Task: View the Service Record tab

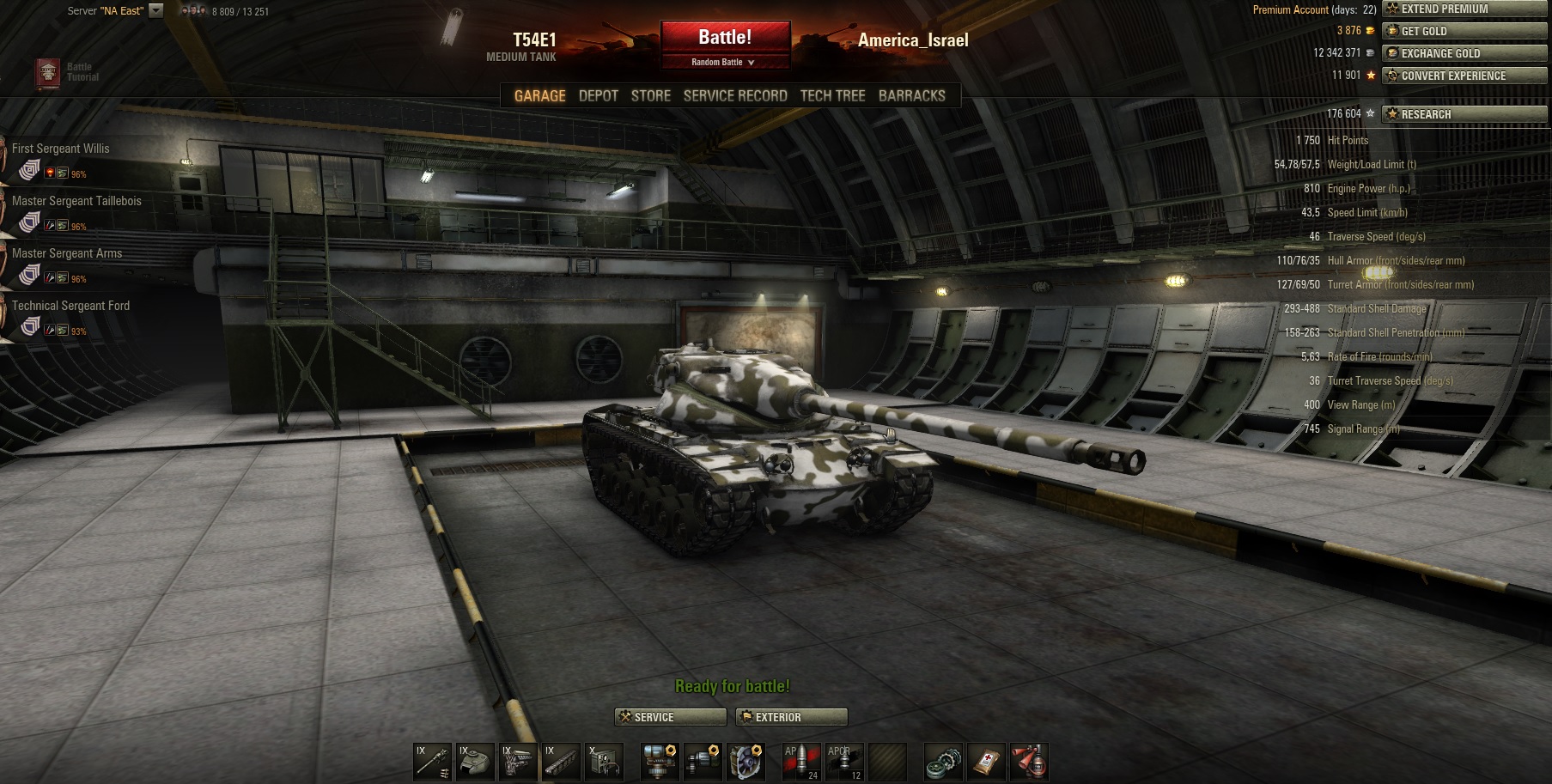Action: (x=734, y=95)
